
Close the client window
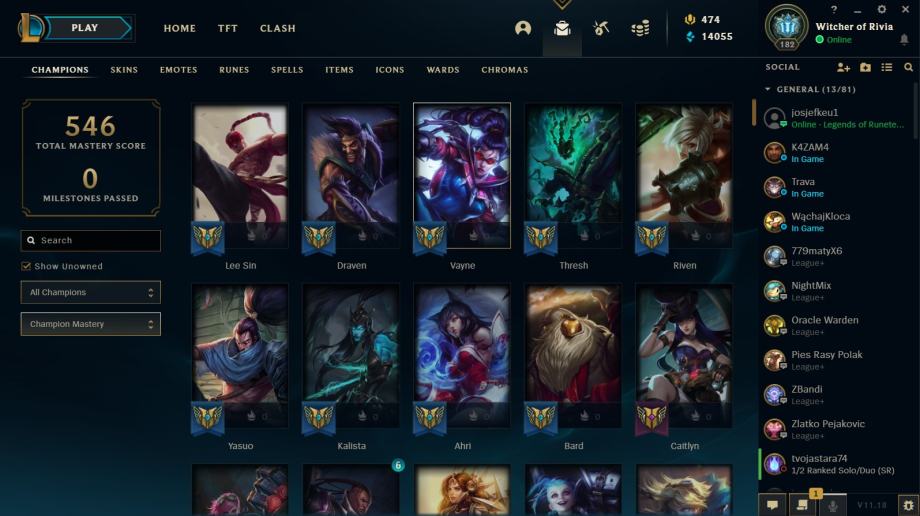(x=905, y=9)
